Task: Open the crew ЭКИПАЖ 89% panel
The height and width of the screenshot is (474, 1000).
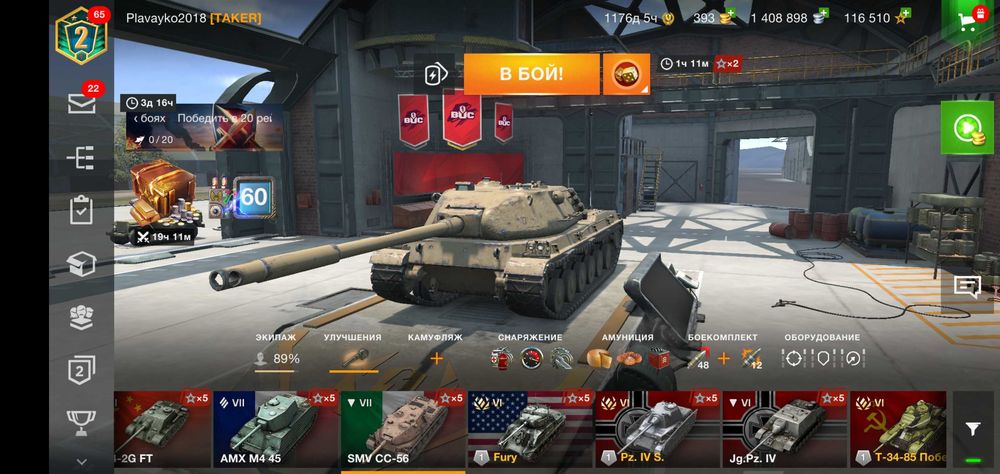Action: [275, 358]
